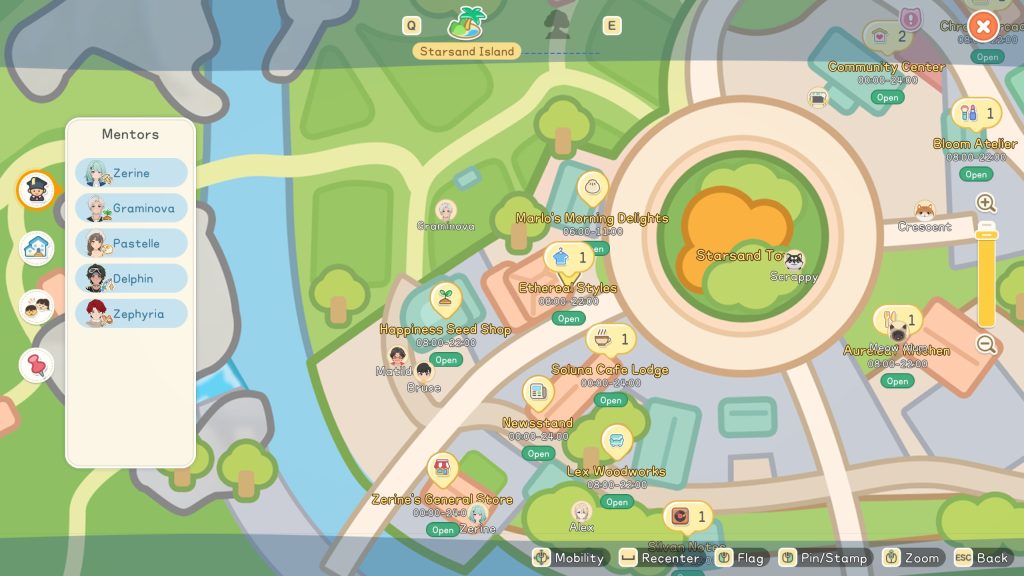
Task: Choose Mario's Morning Delights marker
Action: (x=592, y=187)
